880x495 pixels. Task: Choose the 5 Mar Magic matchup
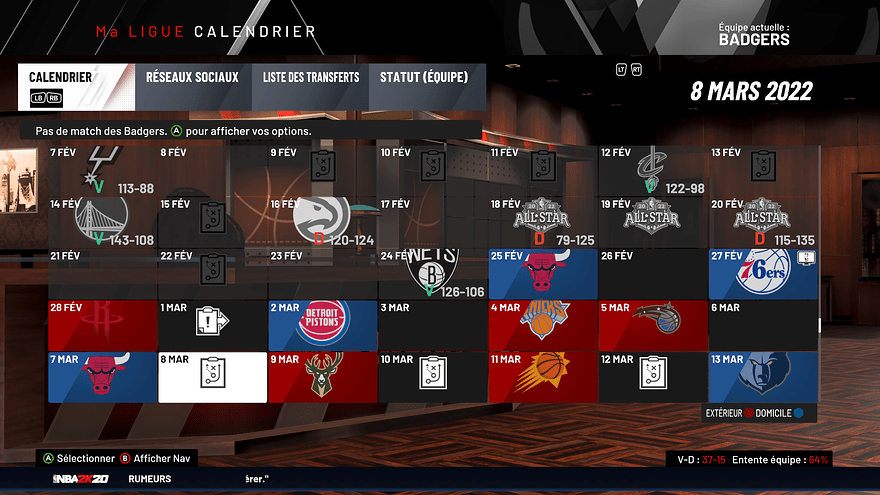pos(653,324)
